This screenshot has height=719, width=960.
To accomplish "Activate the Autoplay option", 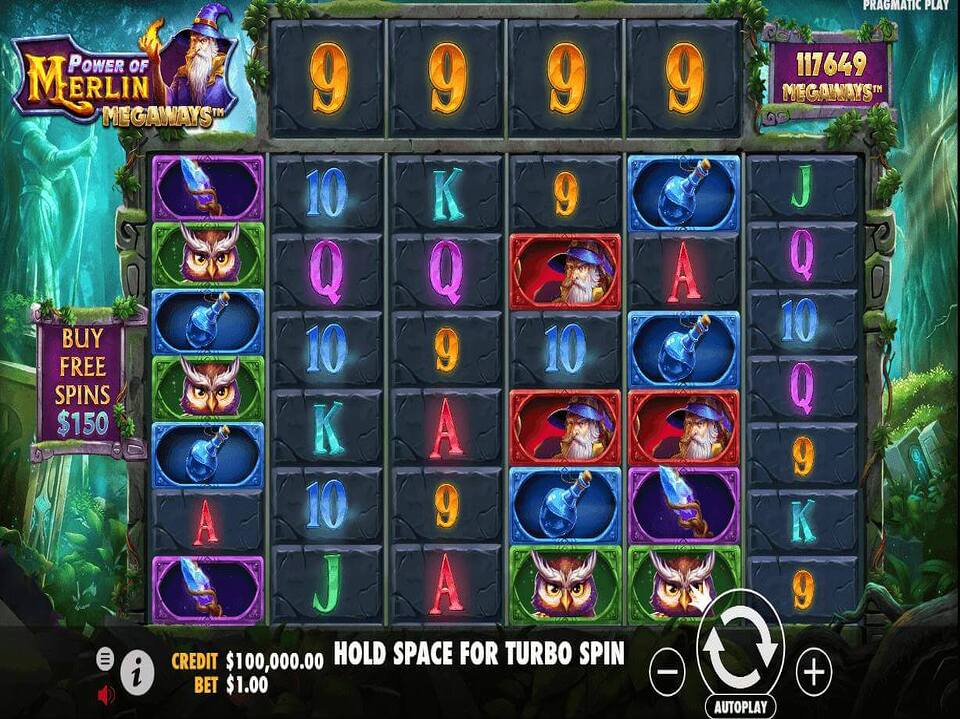I will coord(739,706).
